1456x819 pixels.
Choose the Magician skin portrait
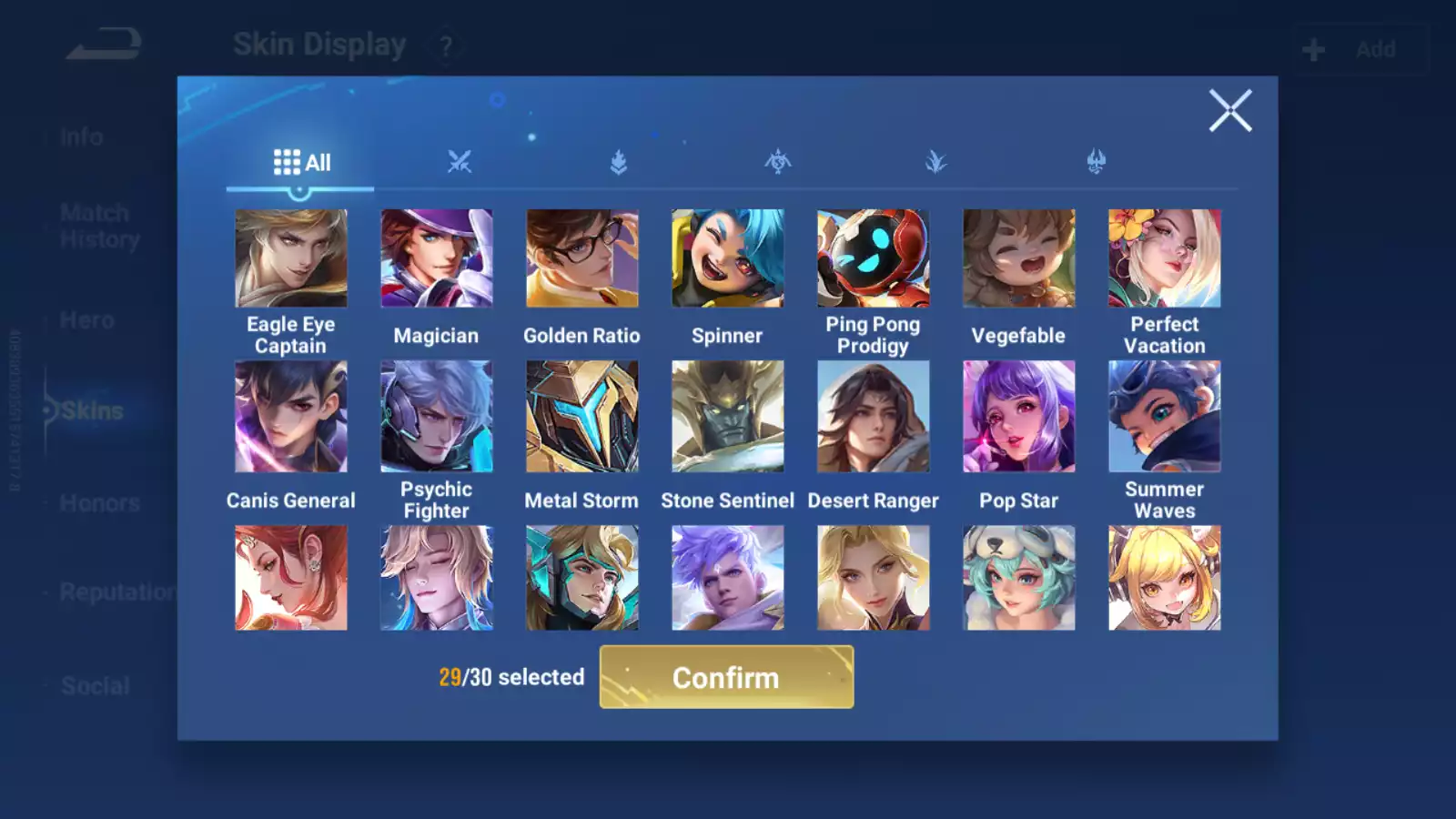click(437, 258)
